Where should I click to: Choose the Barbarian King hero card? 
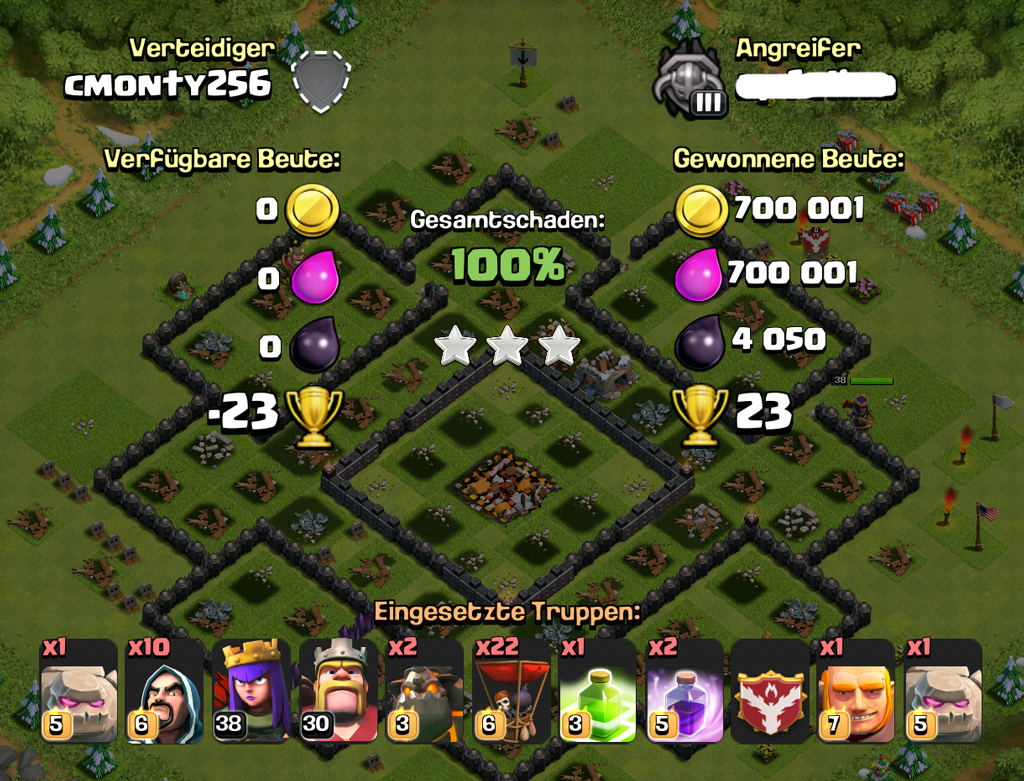(338, 691)
